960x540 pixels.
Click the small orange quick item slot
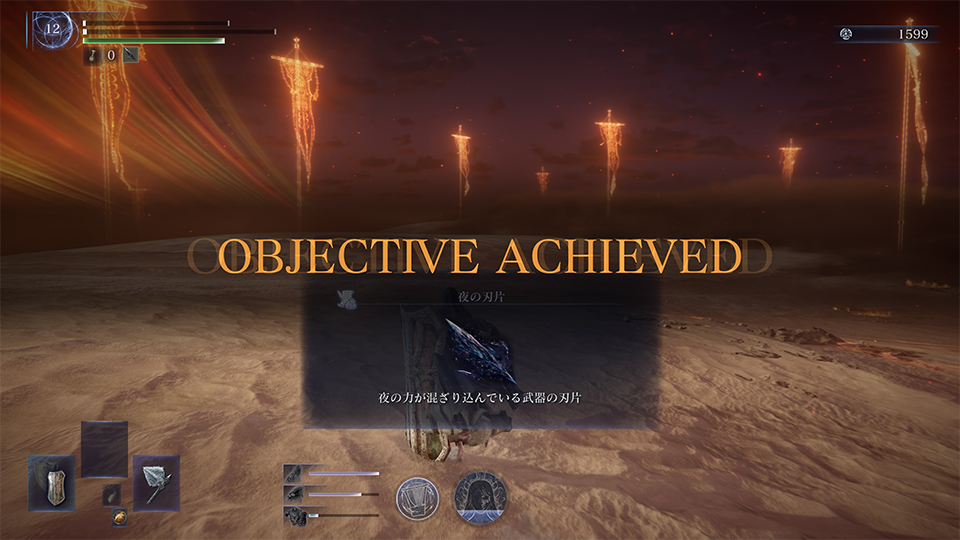119,519
